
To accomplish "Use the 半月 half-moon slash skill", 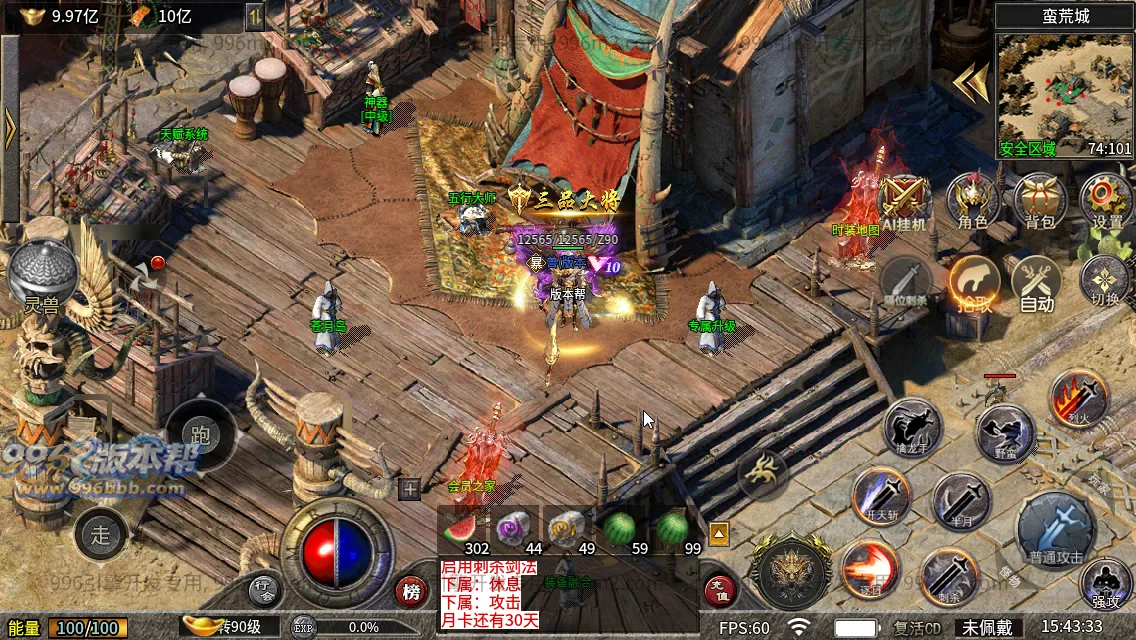I will pos(961,502).
